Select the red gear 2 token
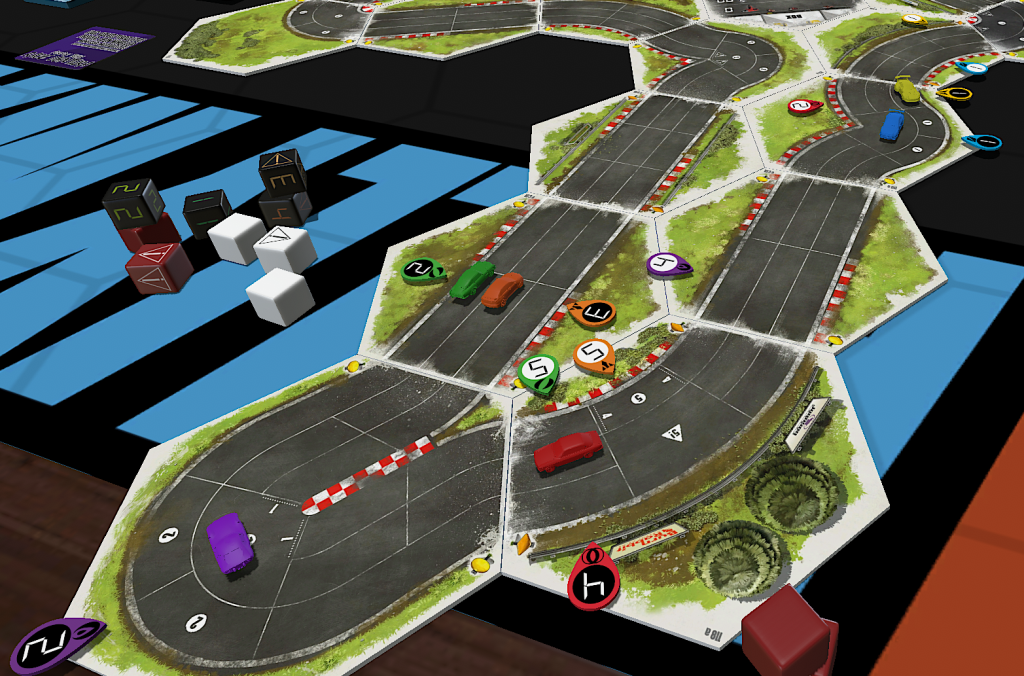The width and height of the screenshot is (1024, 676). coord(803,106)
